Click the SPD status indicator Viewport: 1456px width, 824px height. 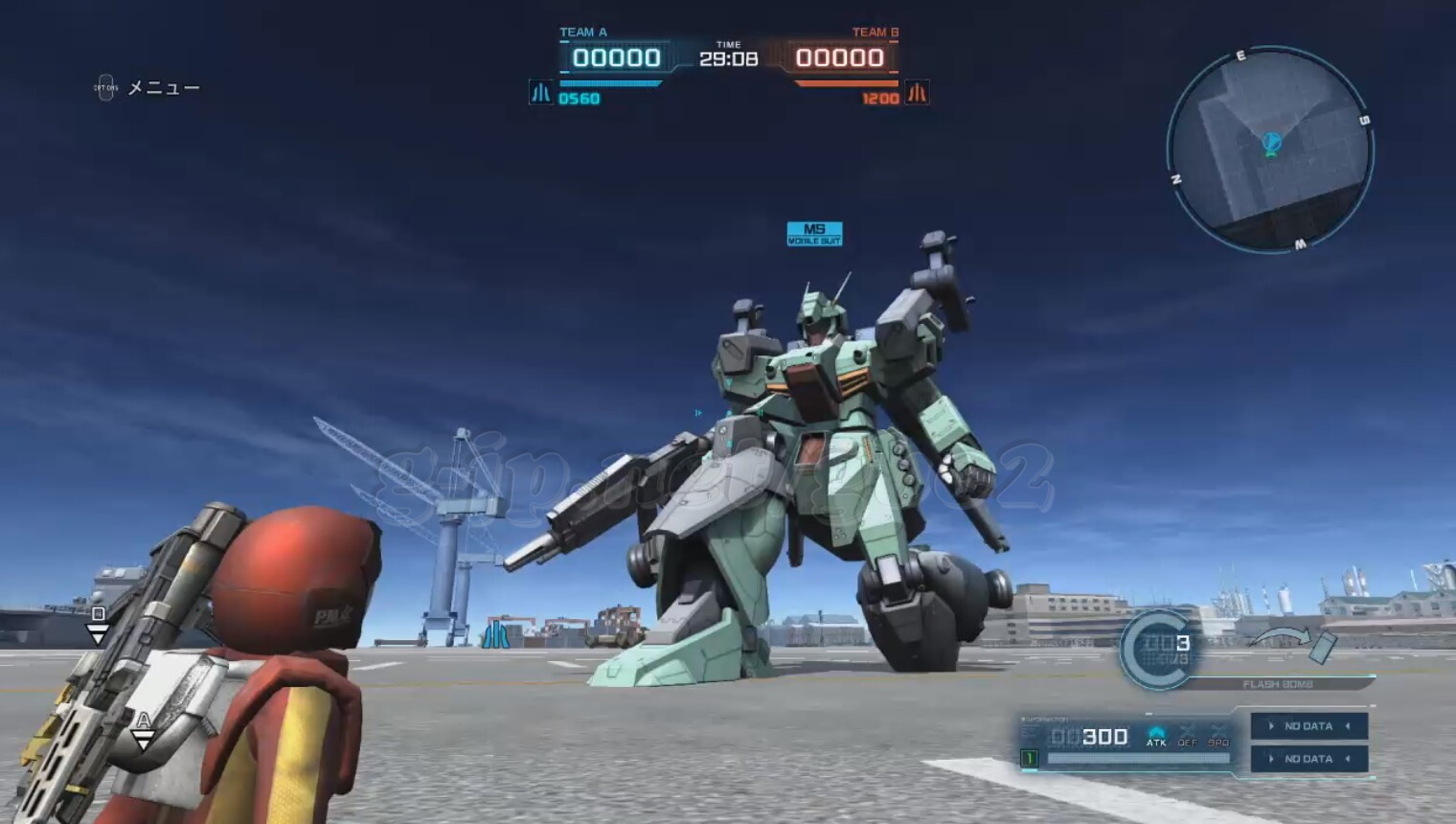click(x=1218, y=736)
